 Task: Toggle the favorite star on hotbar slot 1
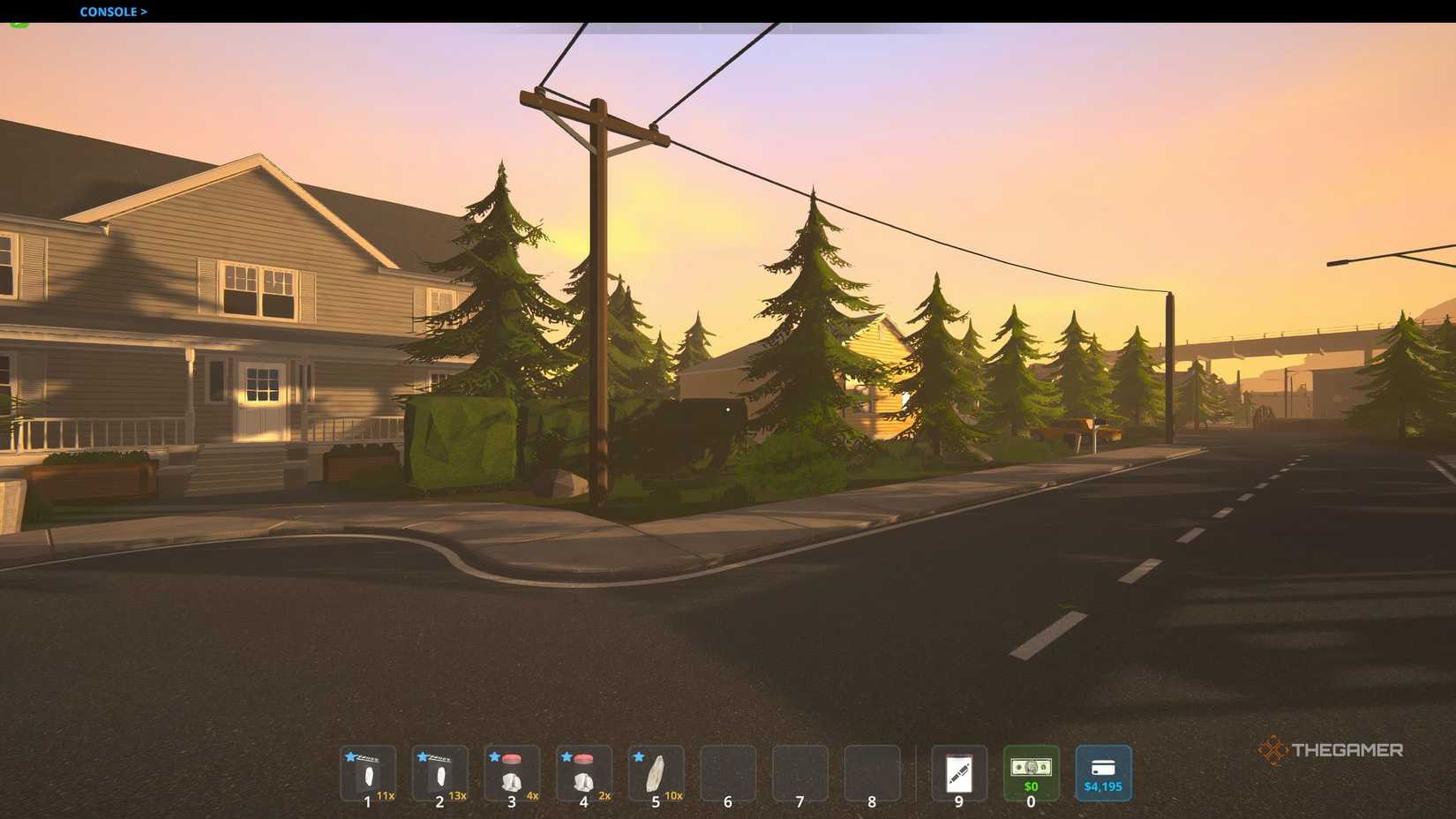(349, 756)
